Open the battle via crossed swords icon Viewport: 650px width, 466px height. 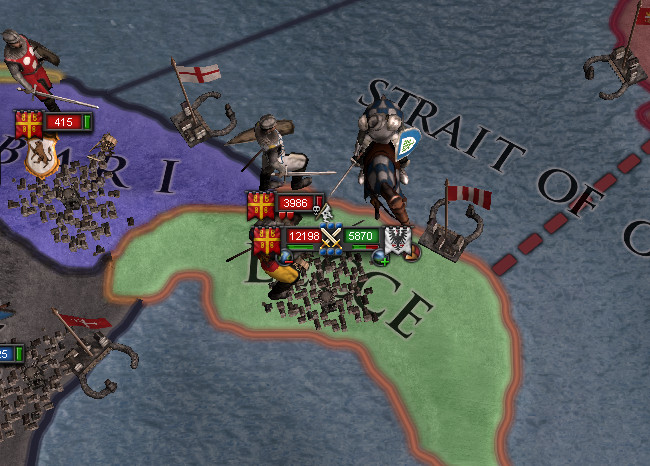click(x=331, y=238)
